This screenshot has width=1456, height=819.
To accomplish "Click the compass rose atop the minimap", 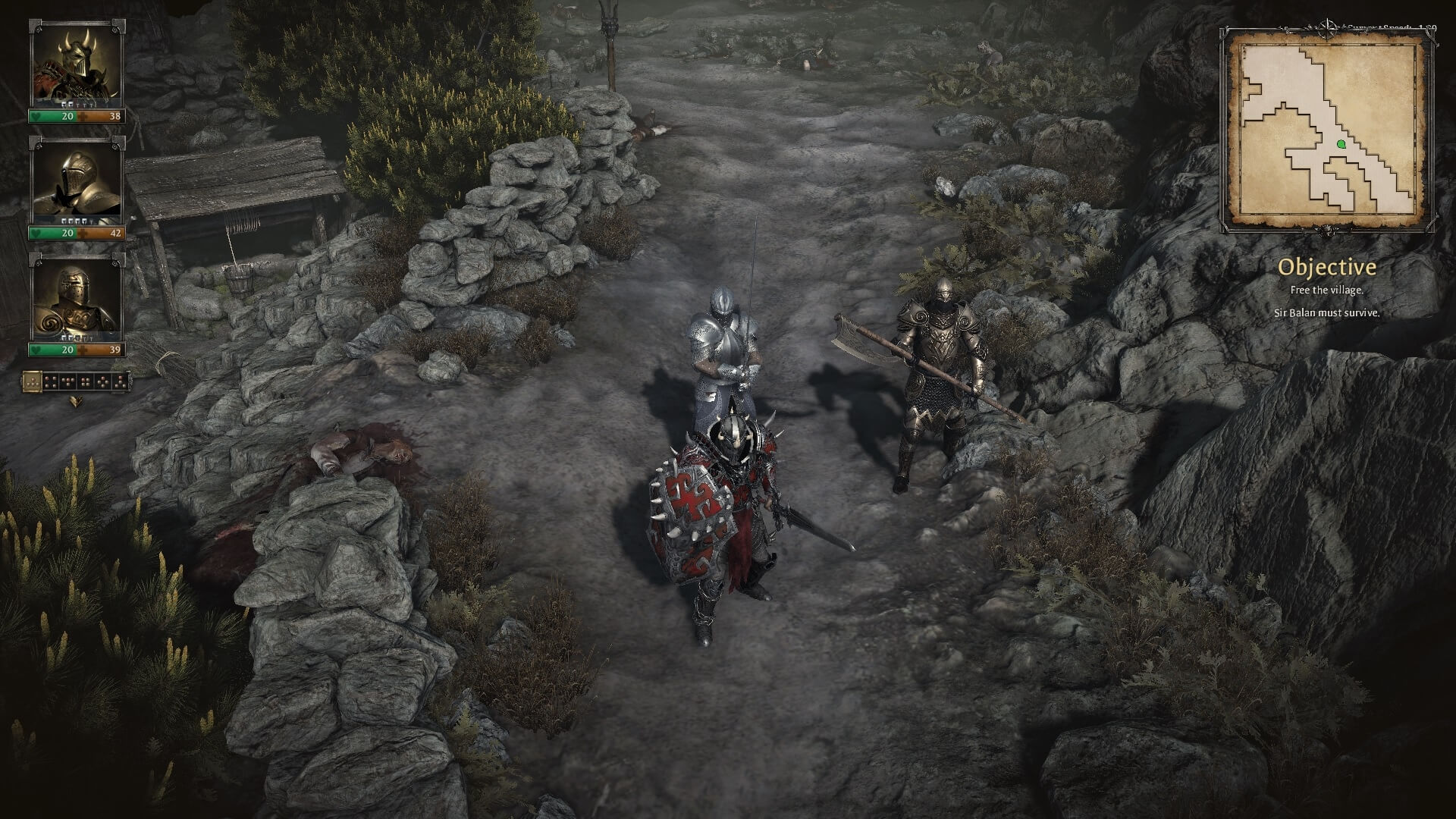I will [x=1329, y=27].
